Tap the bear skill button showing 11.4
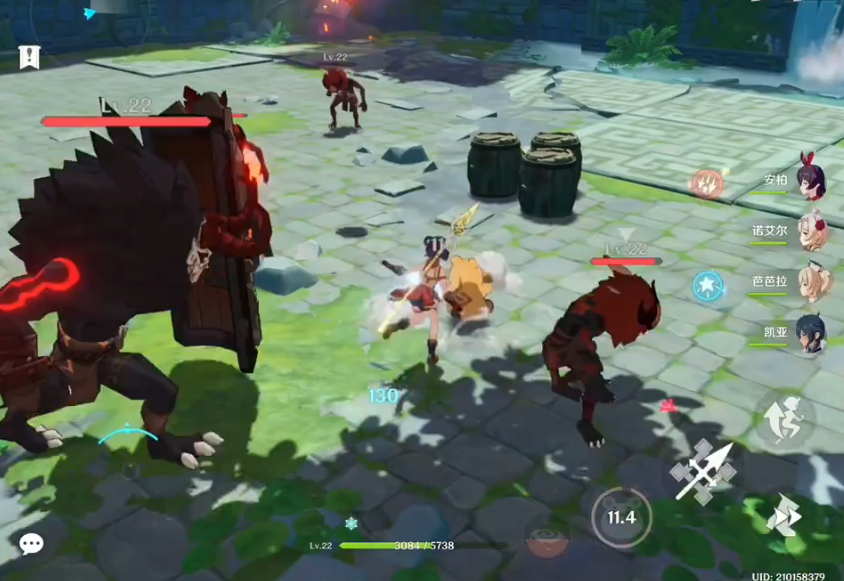The height and width of the screenshot is (581, 844). coord(621,517)
